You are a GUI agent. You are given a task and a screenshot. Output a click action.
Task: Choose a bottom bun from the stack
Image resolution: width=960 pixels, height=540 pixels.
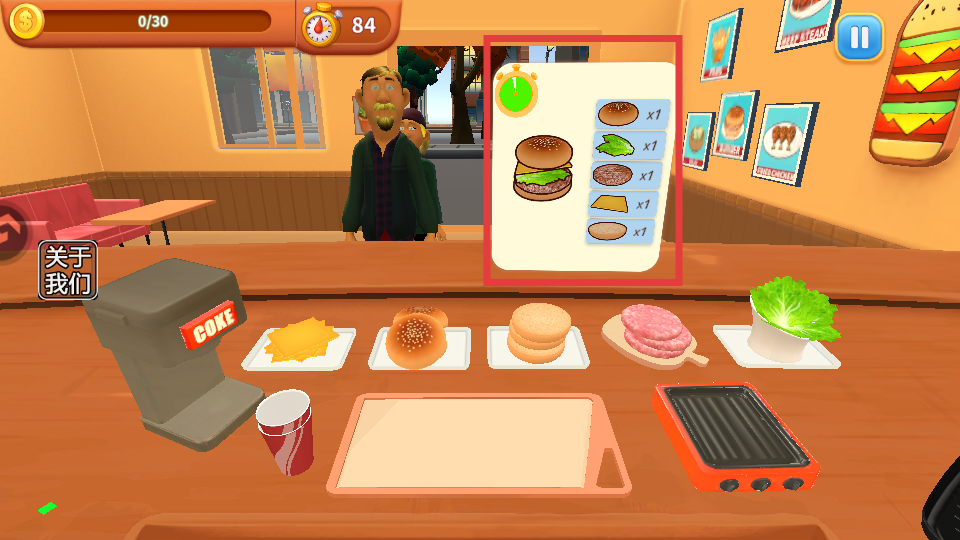point(539,333)
